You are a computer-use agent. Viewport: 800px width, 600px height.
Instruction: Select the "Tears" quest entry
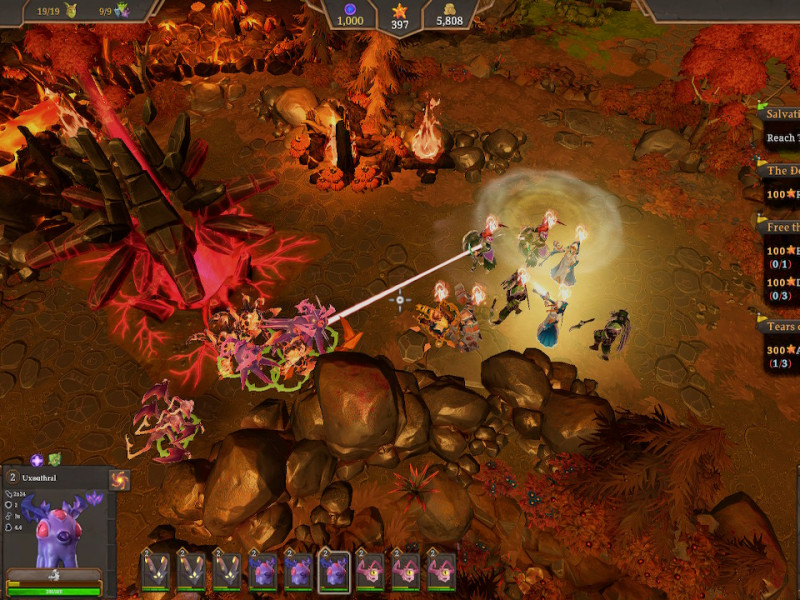781,327
